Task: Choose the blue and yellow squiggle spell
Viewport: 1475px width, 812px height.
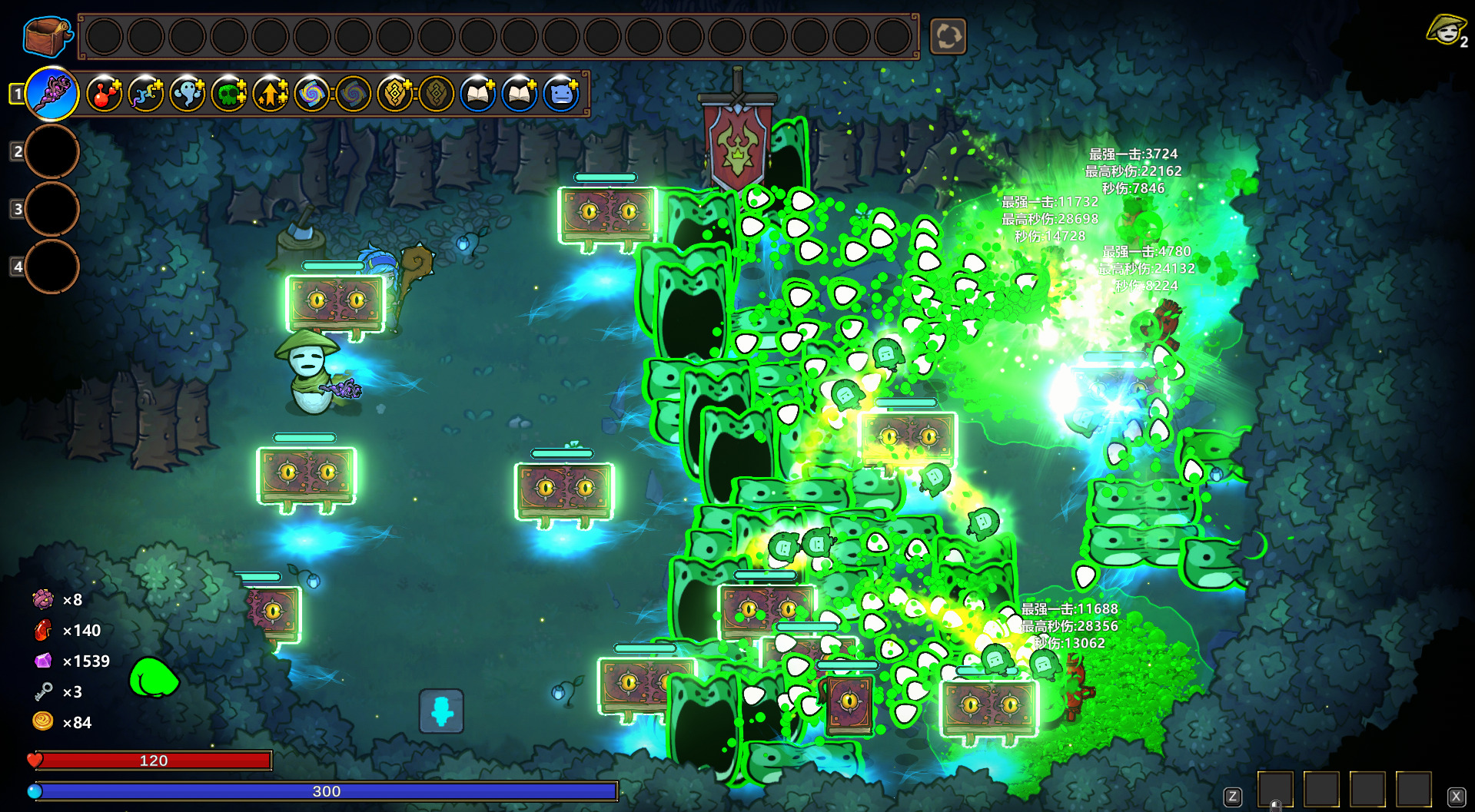Action: click(146, 94)
